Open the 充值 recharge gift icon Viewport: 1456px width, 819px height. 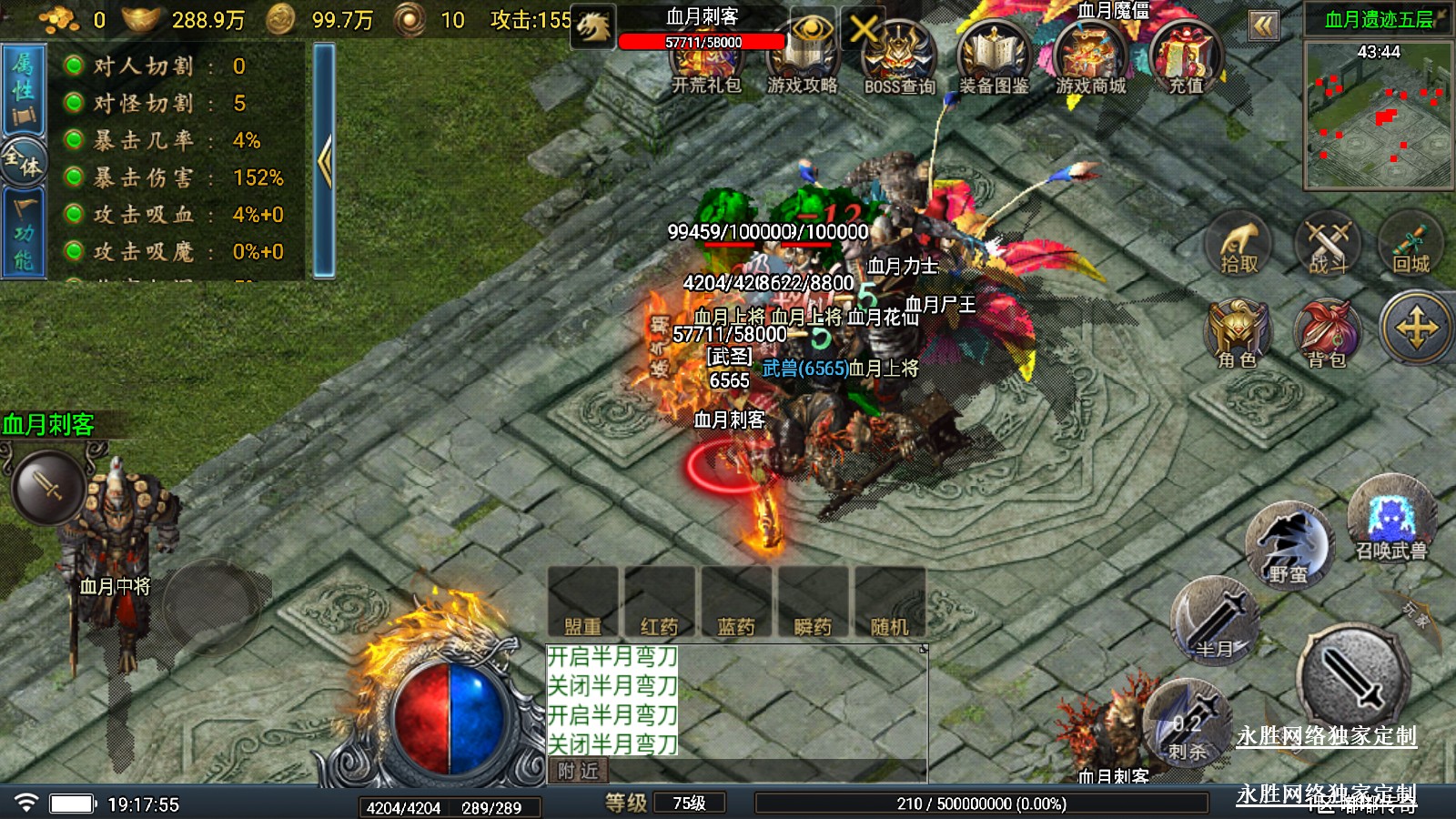[x=1186, y=60]
